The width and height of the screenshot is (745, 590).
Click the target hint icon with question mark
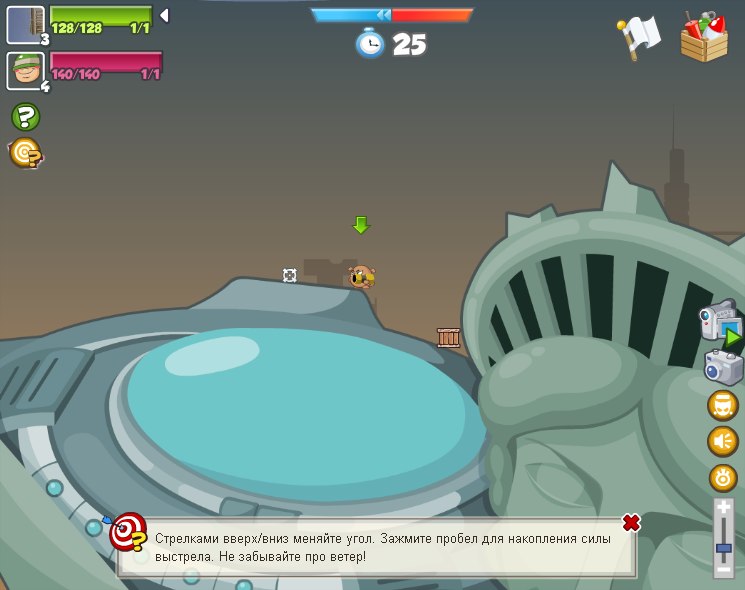coord(25,153)
